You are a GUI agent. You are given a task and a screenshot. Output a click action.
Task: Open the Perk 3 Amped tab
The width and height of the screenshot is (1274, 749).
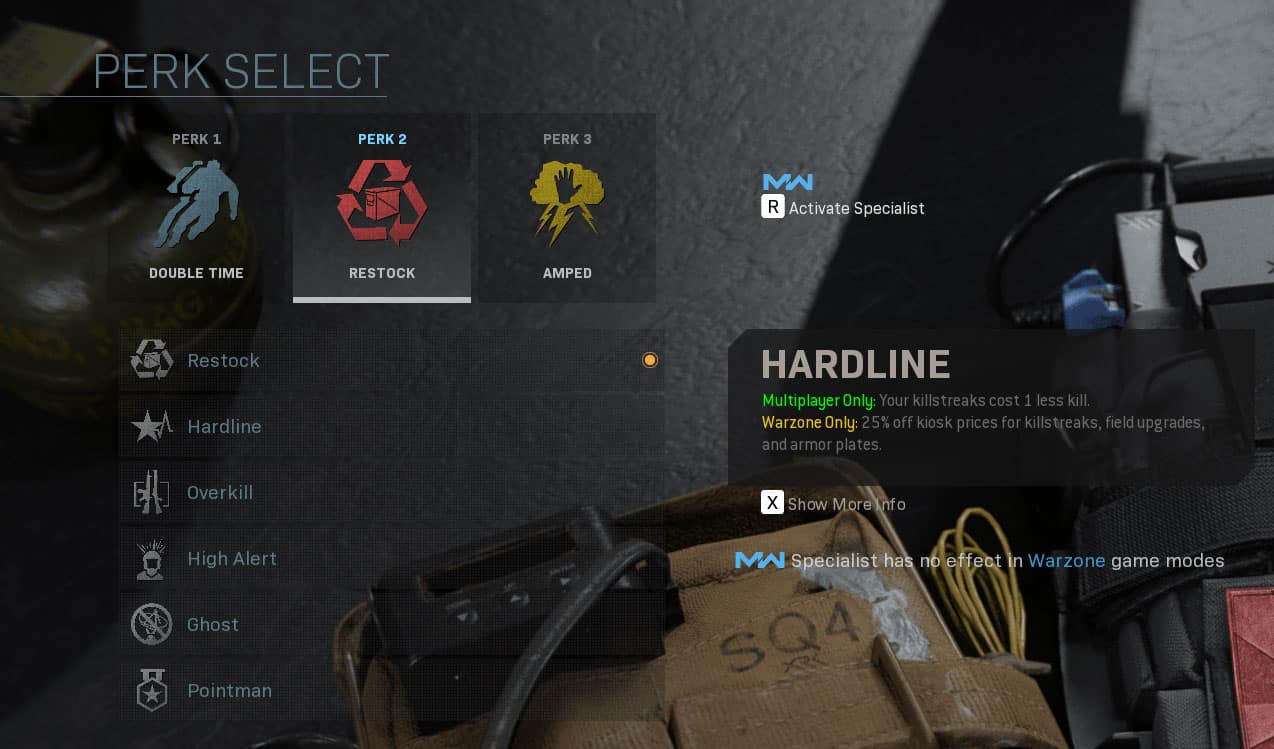pos(567,207)
